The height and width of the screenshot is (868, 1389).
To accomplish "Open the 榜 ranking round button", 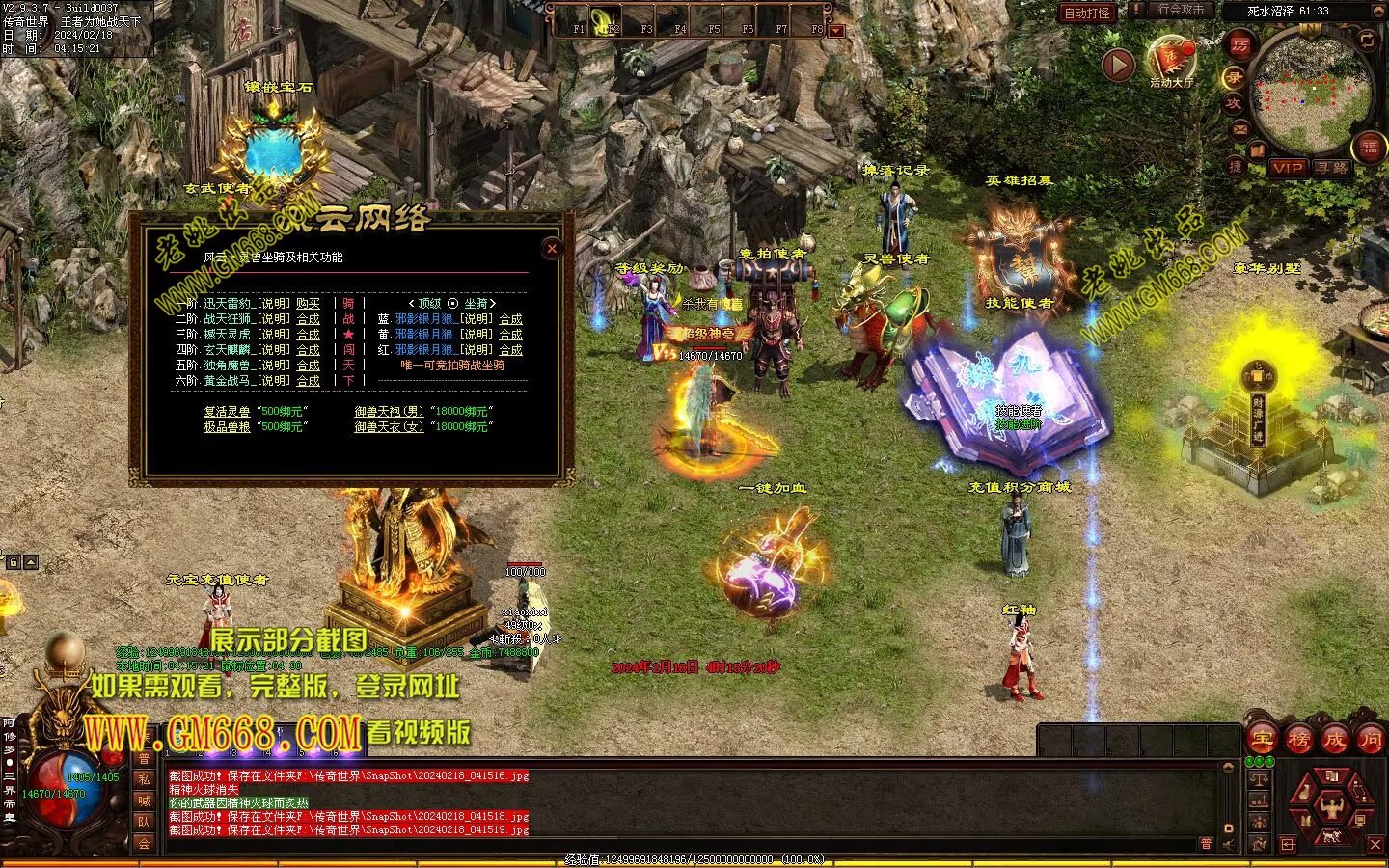I will pos(1298,740).
